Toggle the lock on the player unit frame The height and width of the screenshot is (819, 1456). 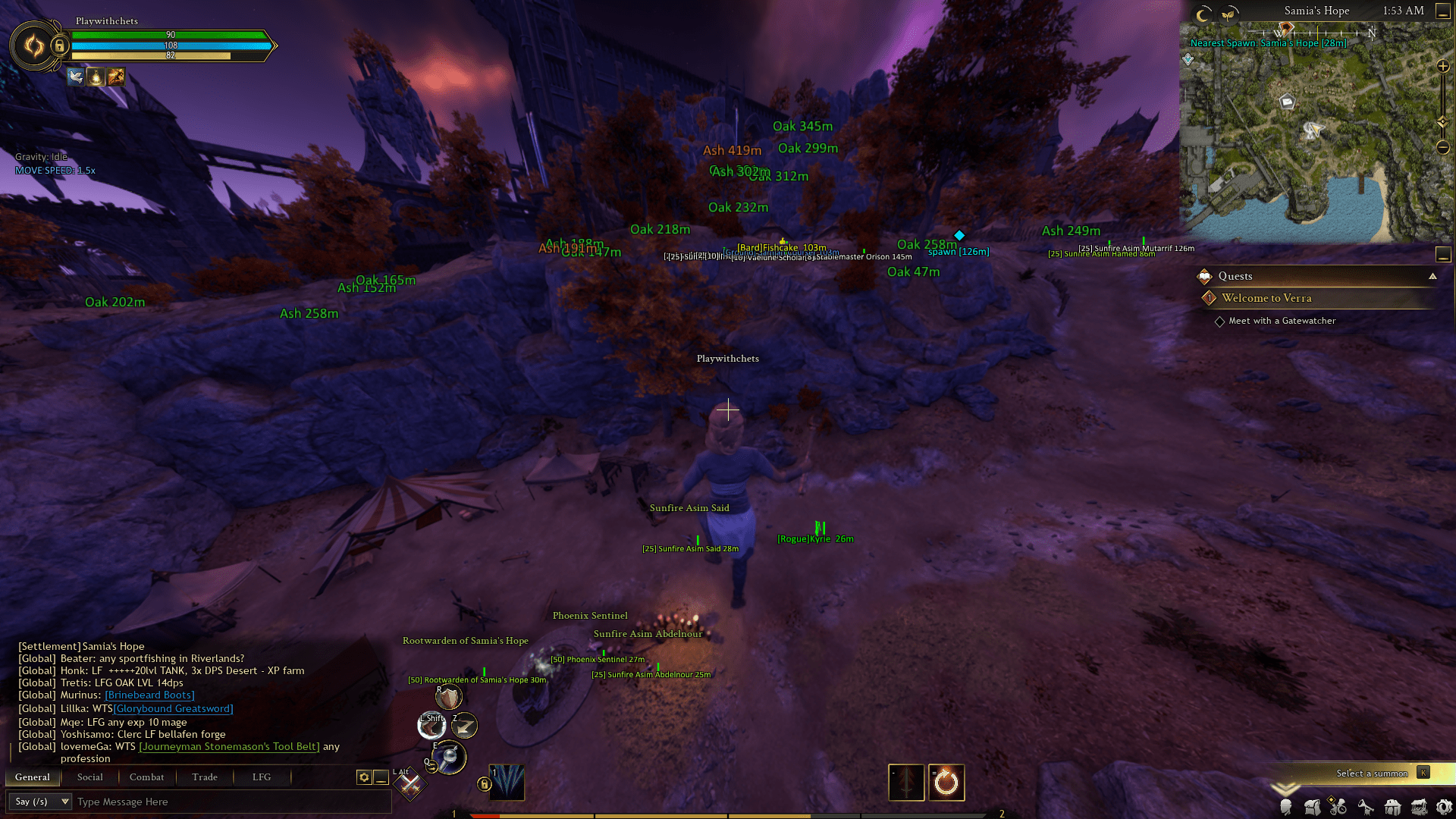[x=59, y=46]
